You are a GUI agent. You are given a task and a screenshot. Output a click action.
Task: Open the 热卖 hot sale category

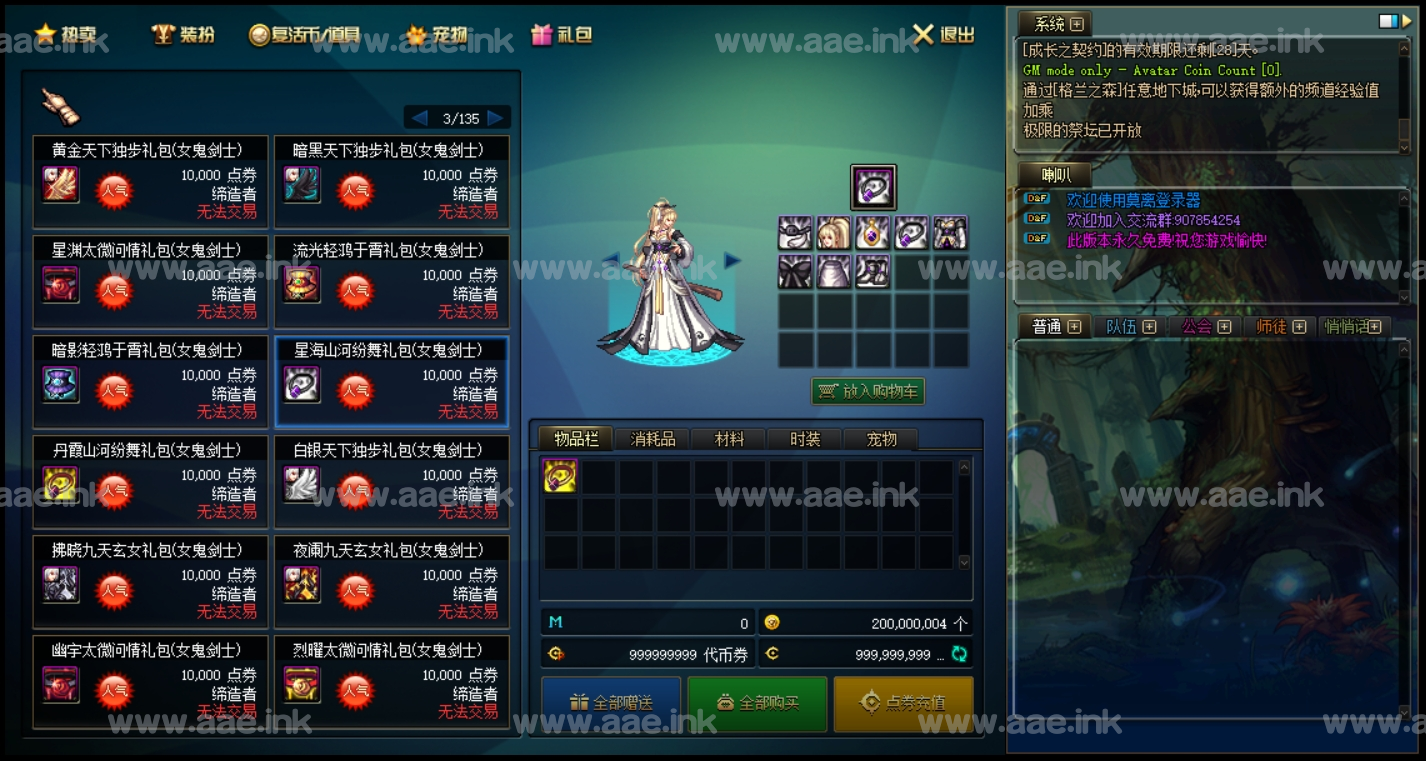(x=68, y=34)
